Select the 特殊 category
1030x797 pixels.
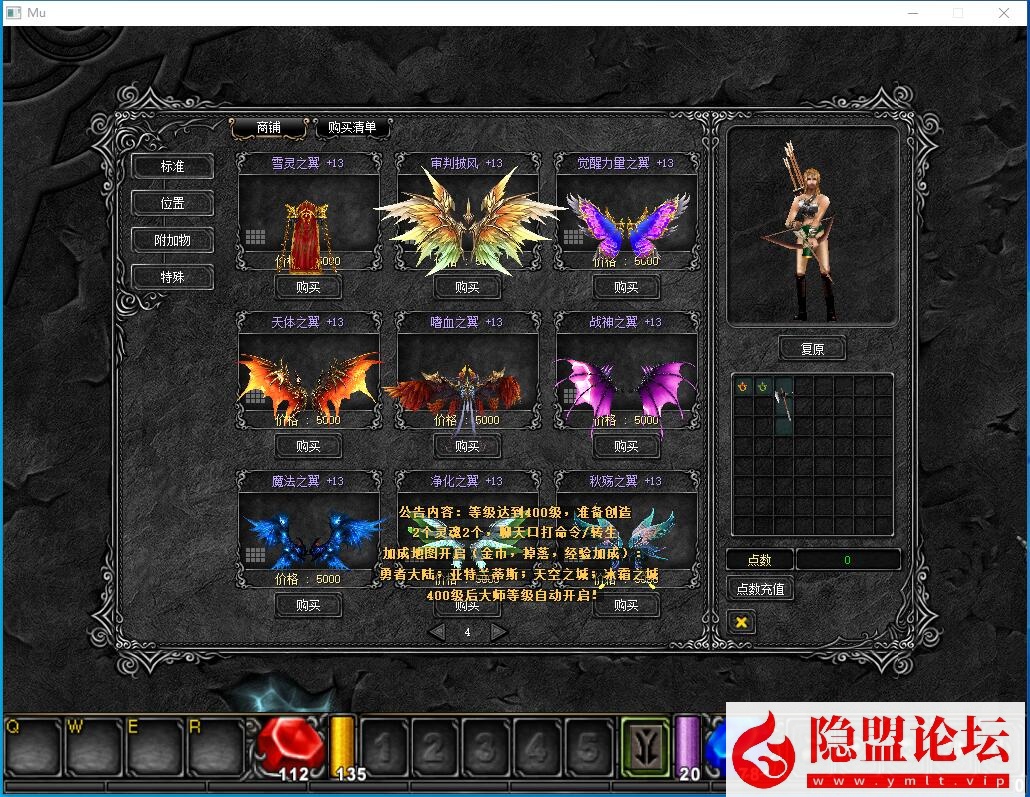(173, 277)
